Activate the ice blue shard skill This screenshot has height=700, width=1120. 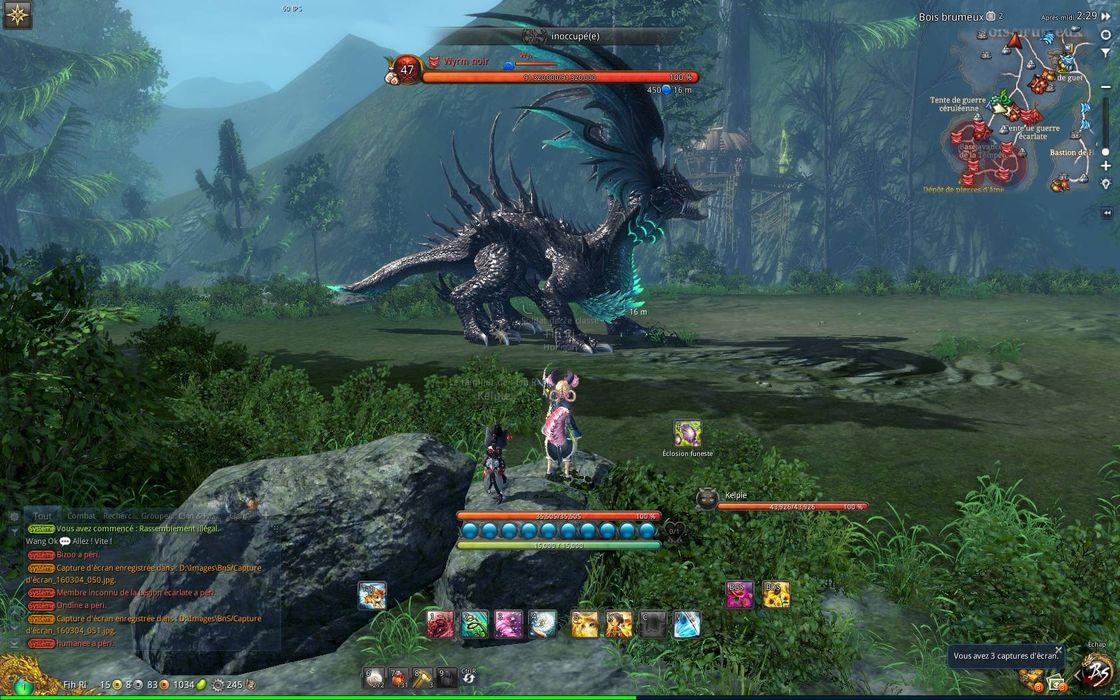click(x=687, y=625)
